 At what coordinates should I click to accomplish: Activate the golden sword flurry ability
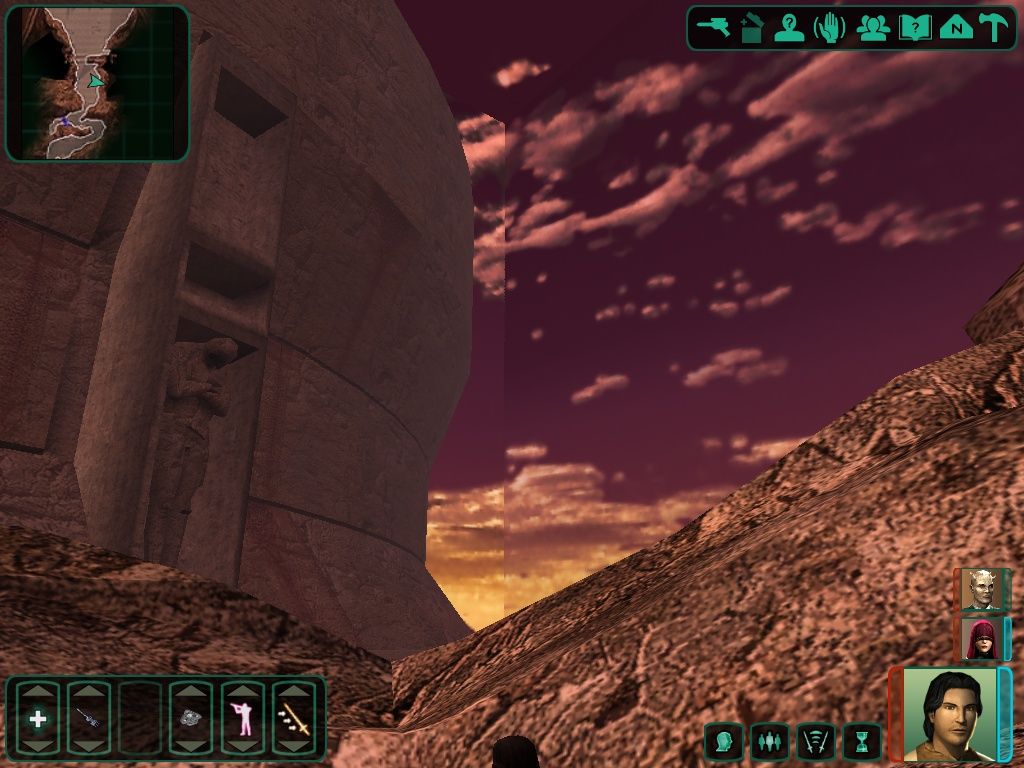(x=293, y=718)
